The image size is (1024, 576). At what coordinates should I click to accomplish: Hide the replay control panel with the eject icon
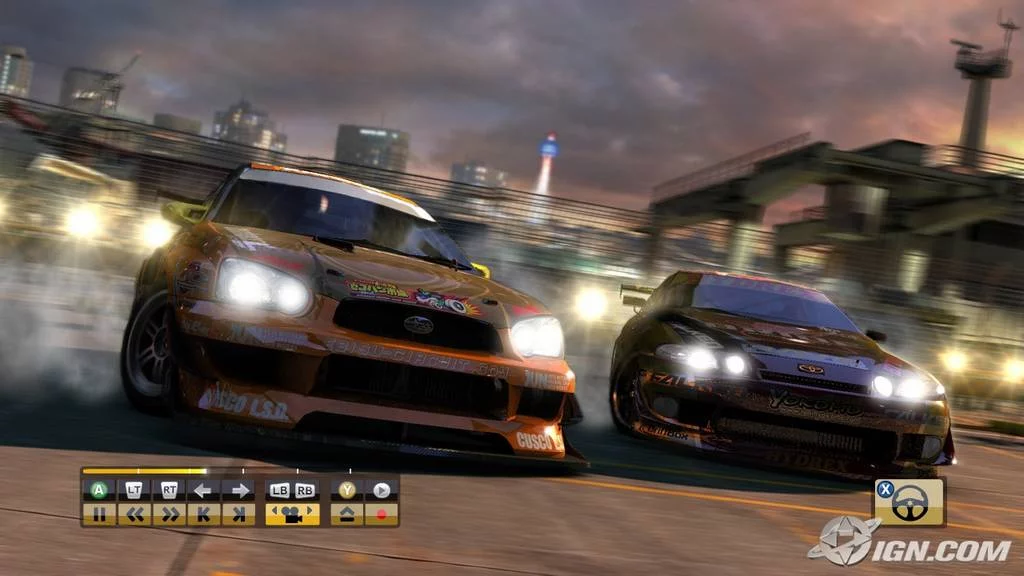coord(346,514)
